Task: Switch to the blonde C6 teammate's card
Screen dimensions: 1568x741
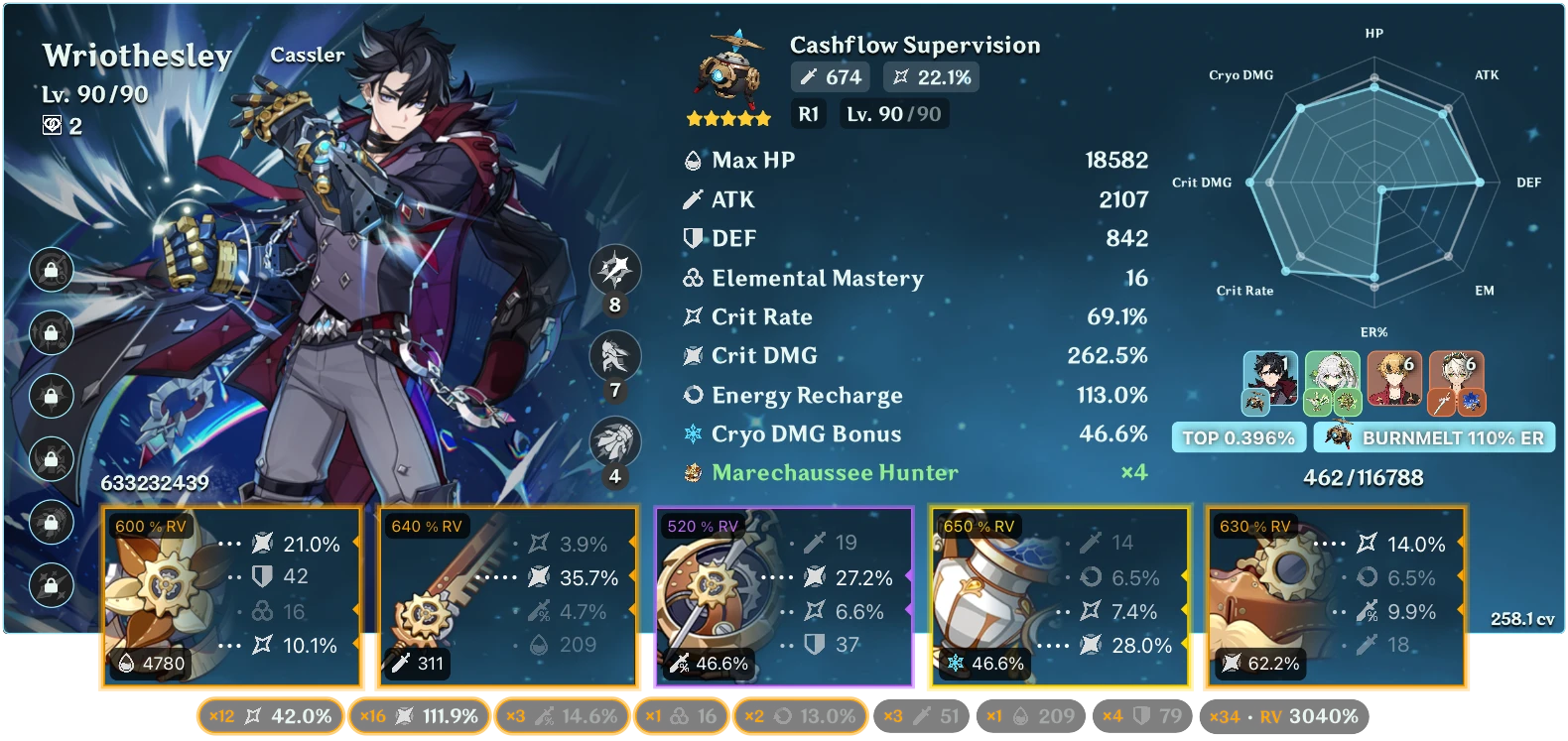Action: click(x=1394, y=375)
